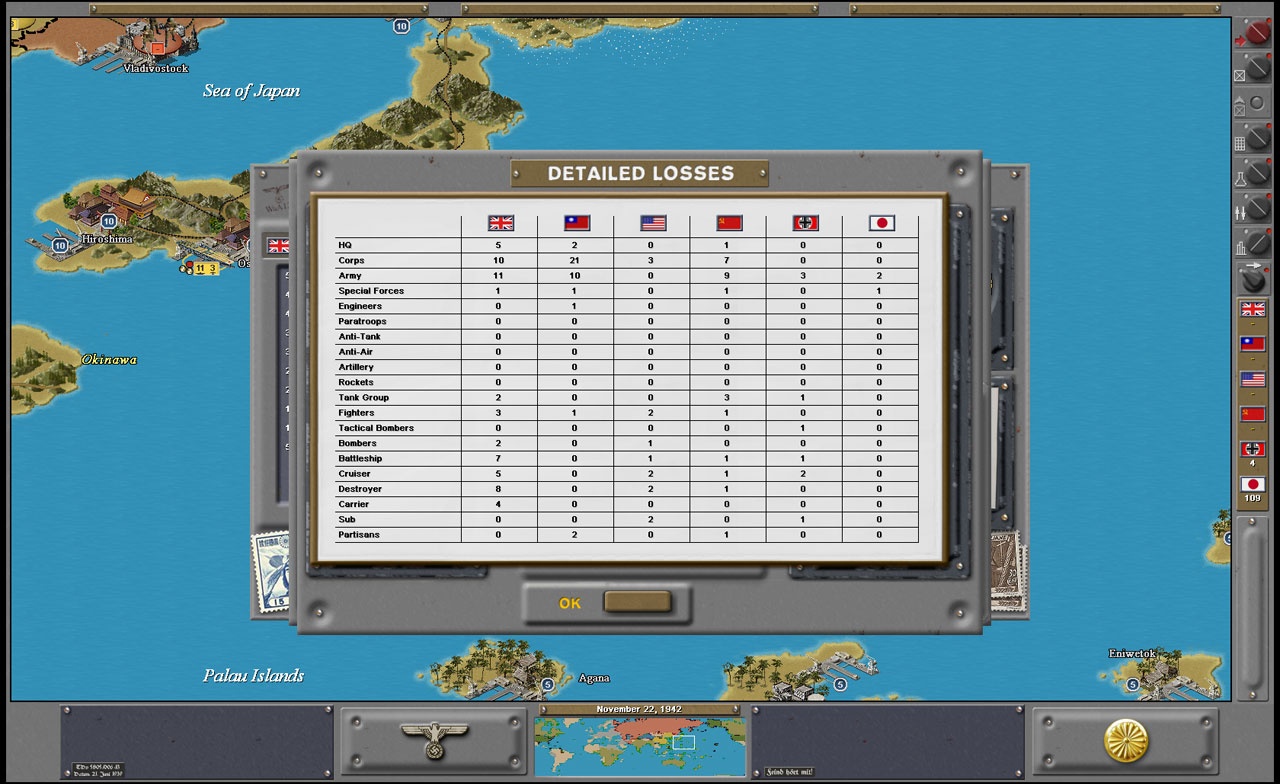Click the world minimap overview
Screen dimensions: 1280x784
[x=639, y=747]
